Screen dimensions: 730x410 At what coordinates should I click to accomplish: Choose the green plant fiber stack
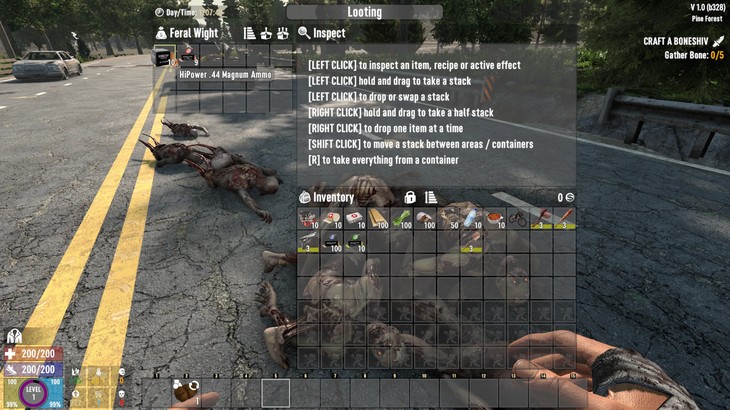click(402, 218)
